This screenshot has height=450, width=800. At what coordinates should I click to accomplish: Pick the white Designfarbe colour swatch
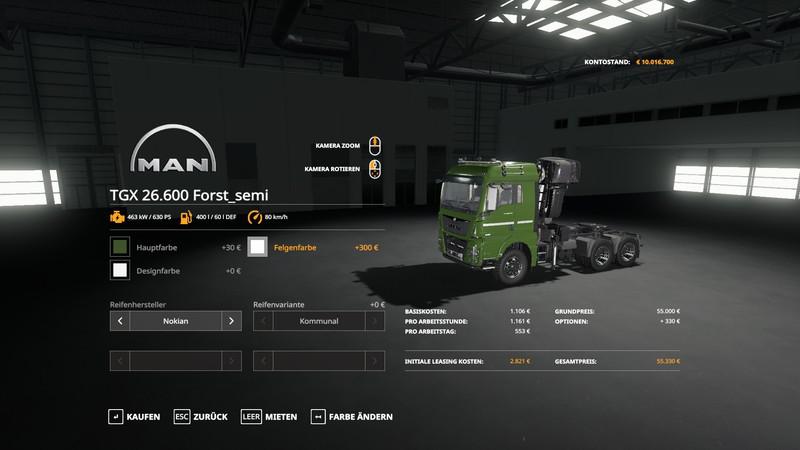coord(119,270)
